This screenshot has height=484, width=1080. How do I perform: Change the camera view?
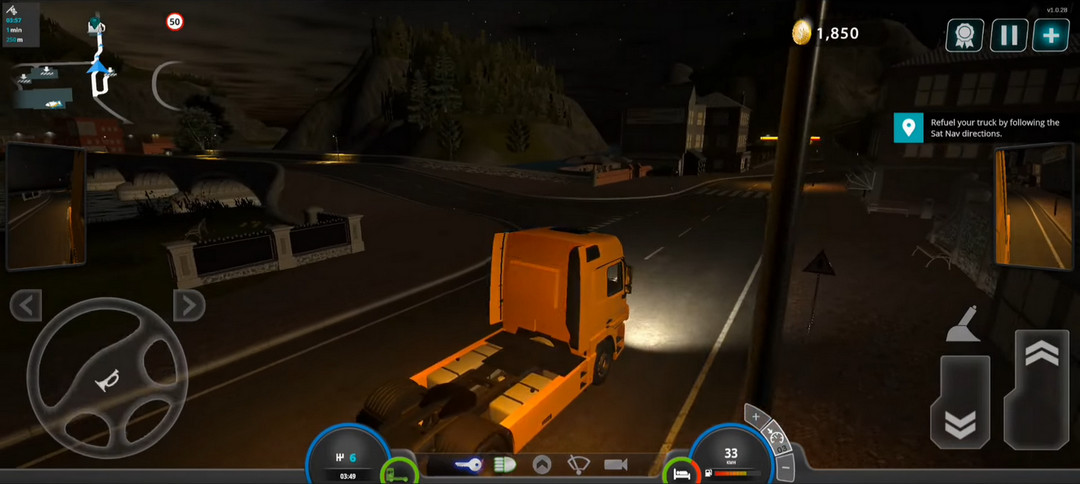pyautogui.click(x=615, y=465)
